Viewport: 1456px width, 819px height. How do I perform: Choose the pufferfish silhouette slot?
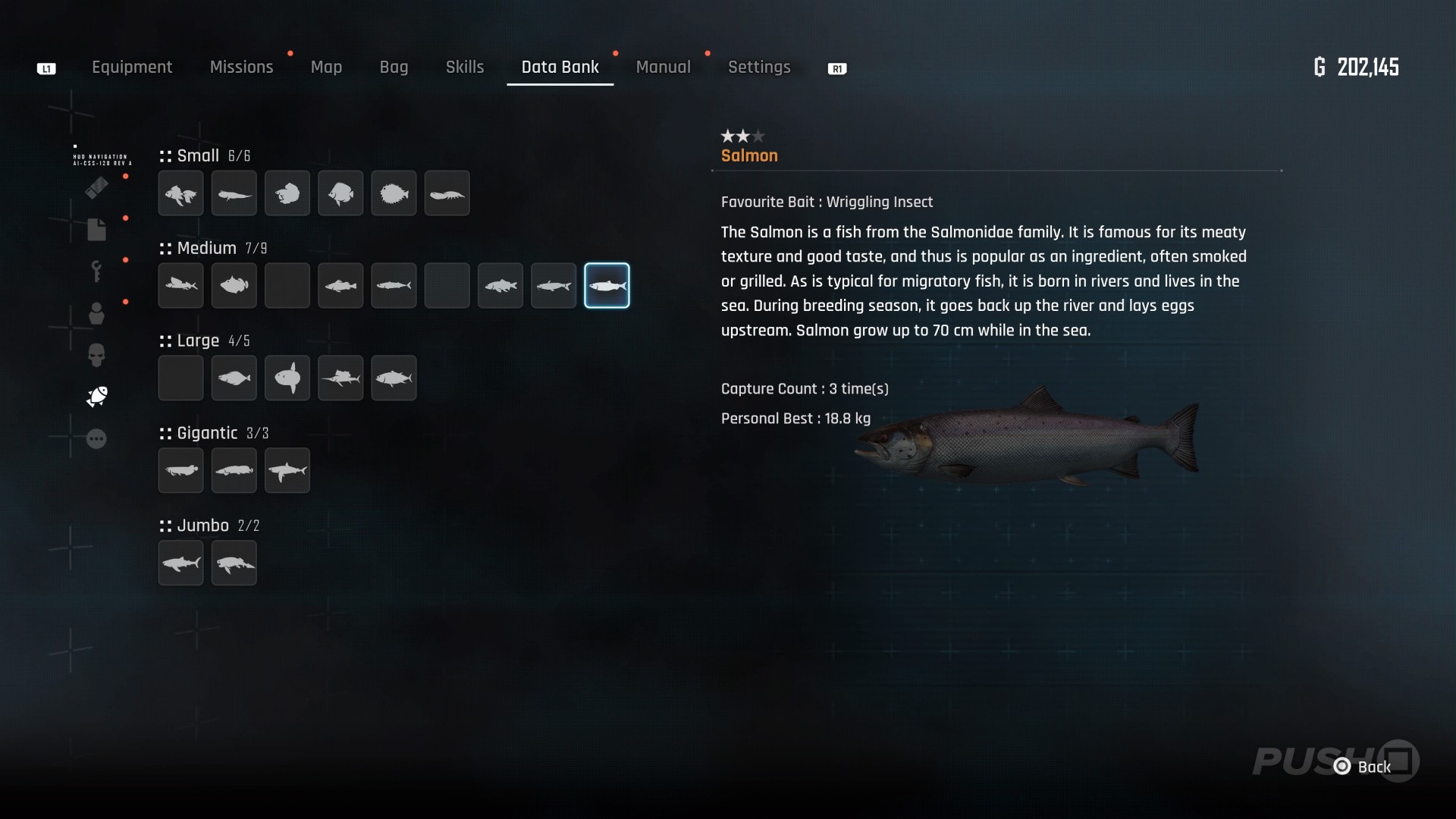[x=394, y=194]
